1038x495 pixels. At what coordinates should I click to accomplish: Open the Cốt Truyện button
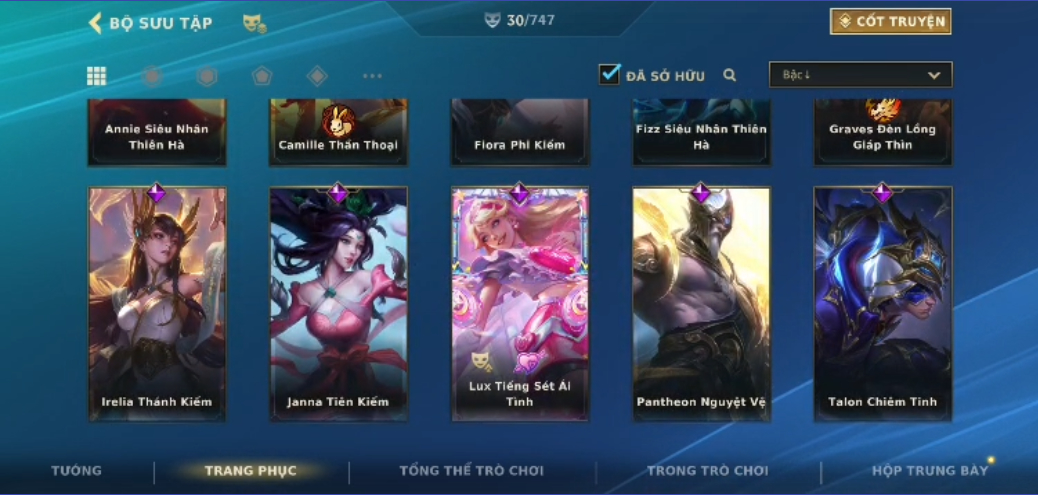tap(890, 21)
